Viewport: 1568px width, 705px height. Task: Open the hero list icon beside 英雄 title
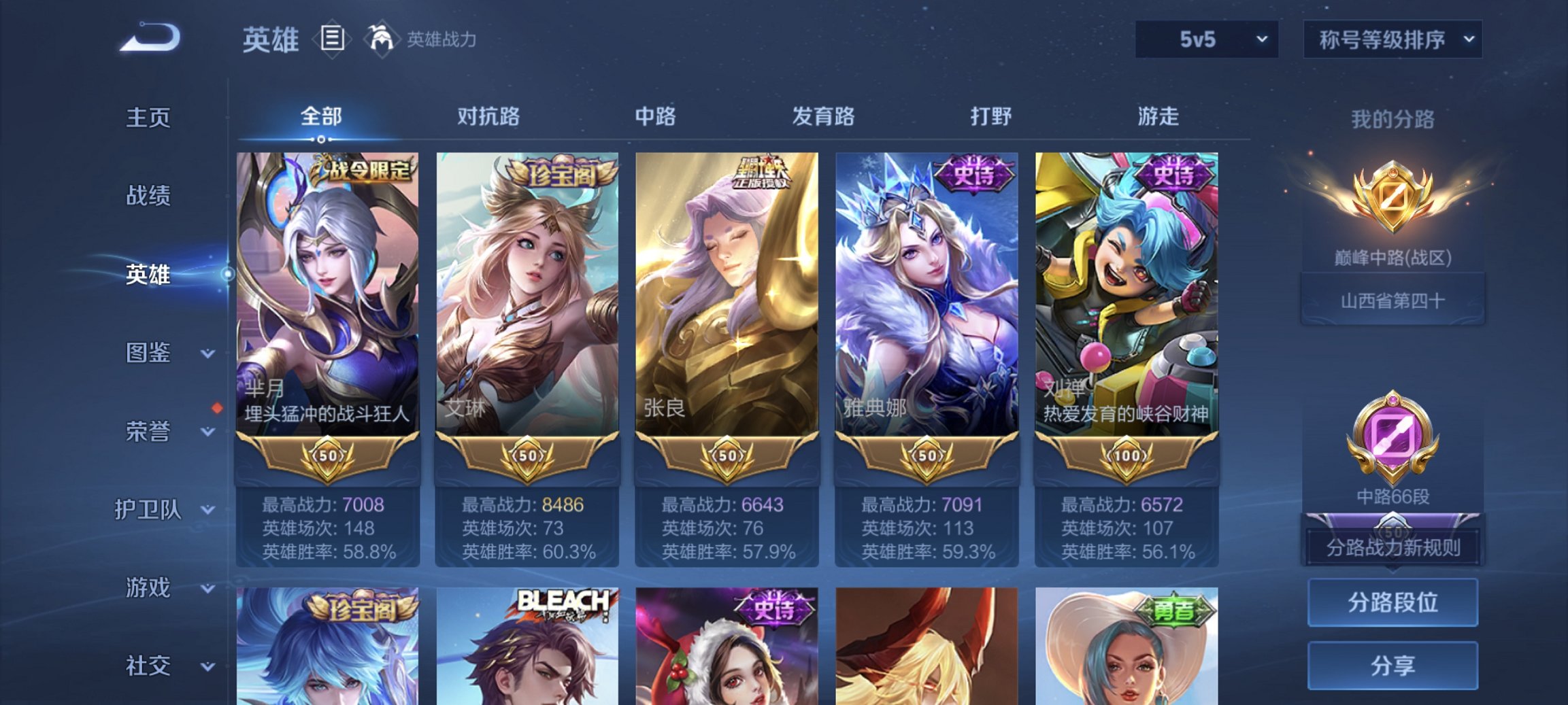(x=331, y=39)
